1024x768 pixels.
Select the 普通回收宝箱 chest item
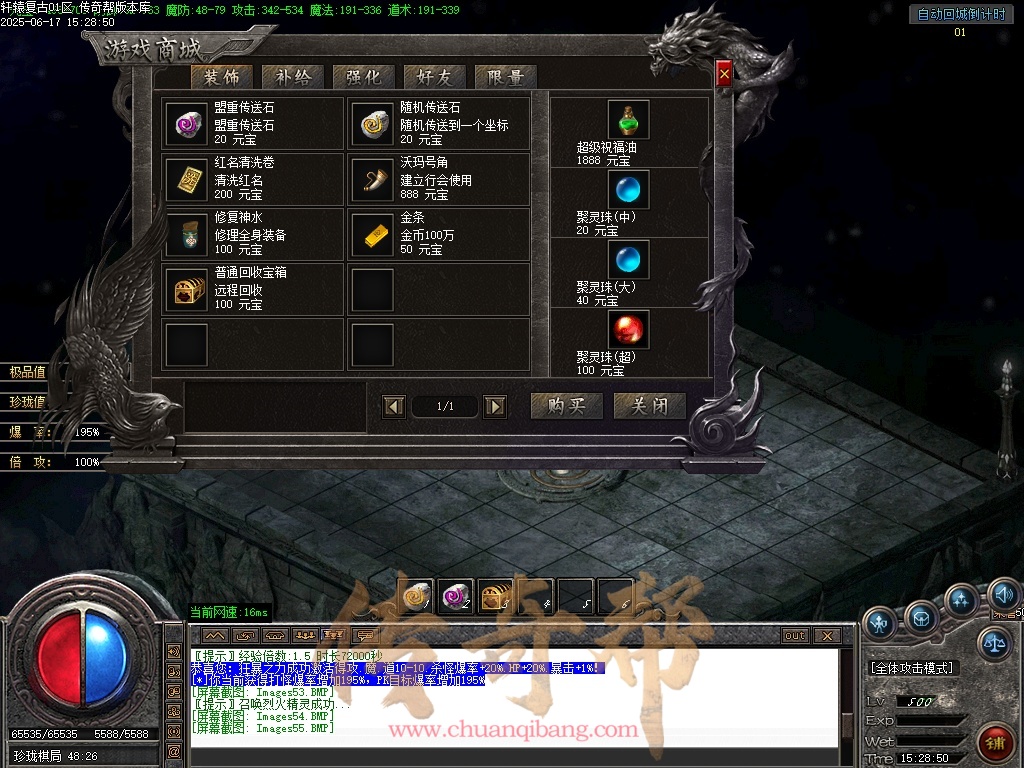tap(185, 290)
